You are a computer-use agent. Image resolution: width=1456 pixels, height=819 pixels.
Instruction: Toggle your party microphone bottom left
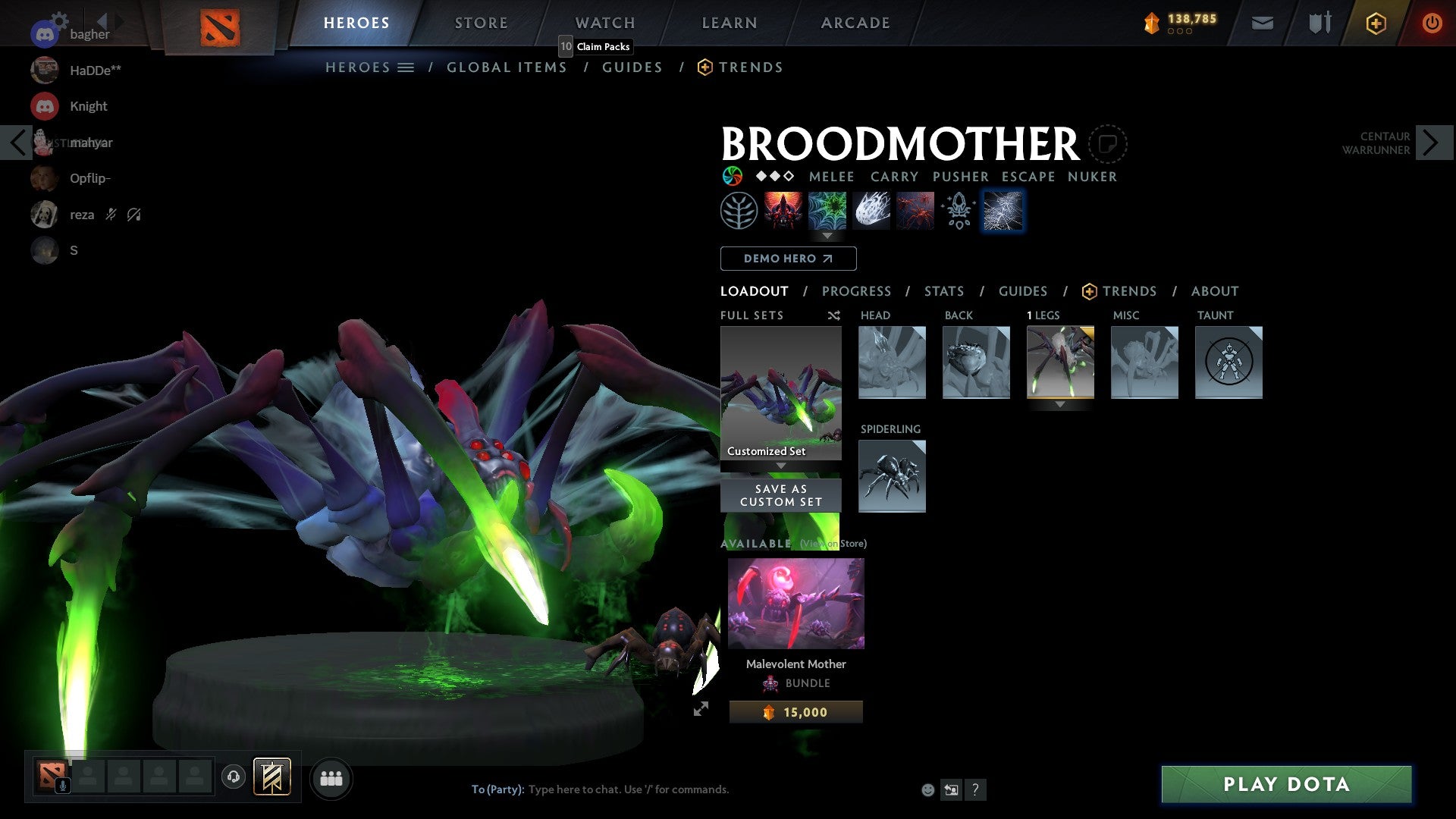pyautogui.click(x=62, y=786)
